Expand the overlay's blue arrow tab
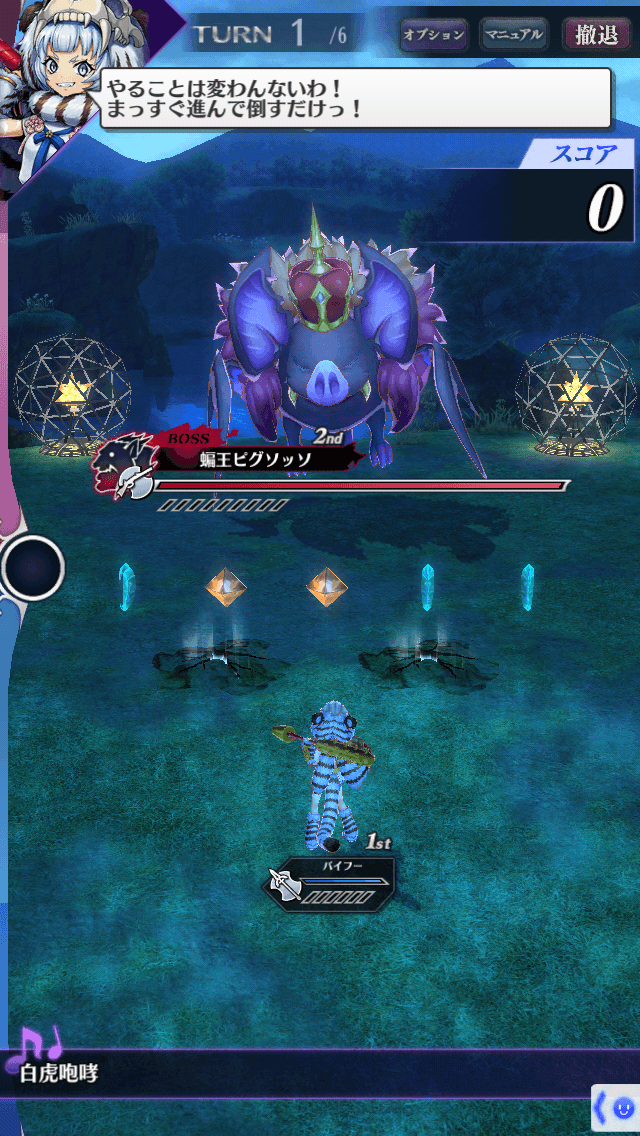This screenshot has height=1136, width=640. [602, 1109]
